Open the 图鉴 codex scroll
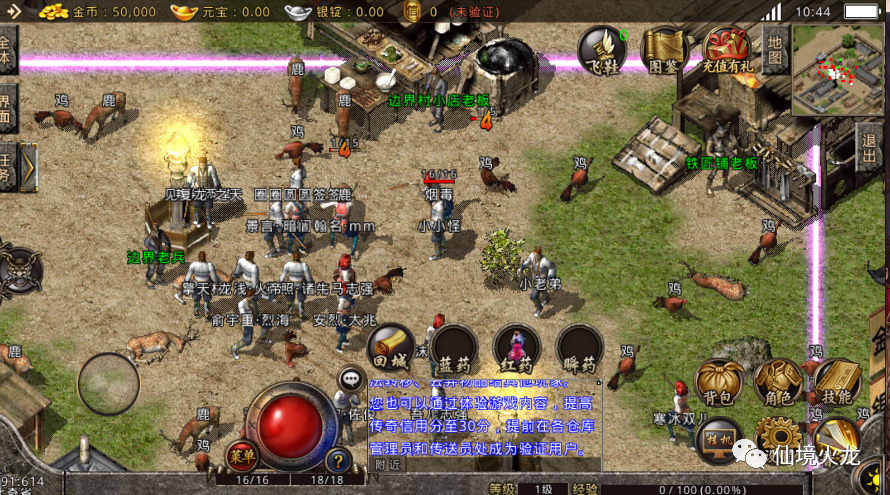This screenshot has height=495, width=890. tap(664, 49)
